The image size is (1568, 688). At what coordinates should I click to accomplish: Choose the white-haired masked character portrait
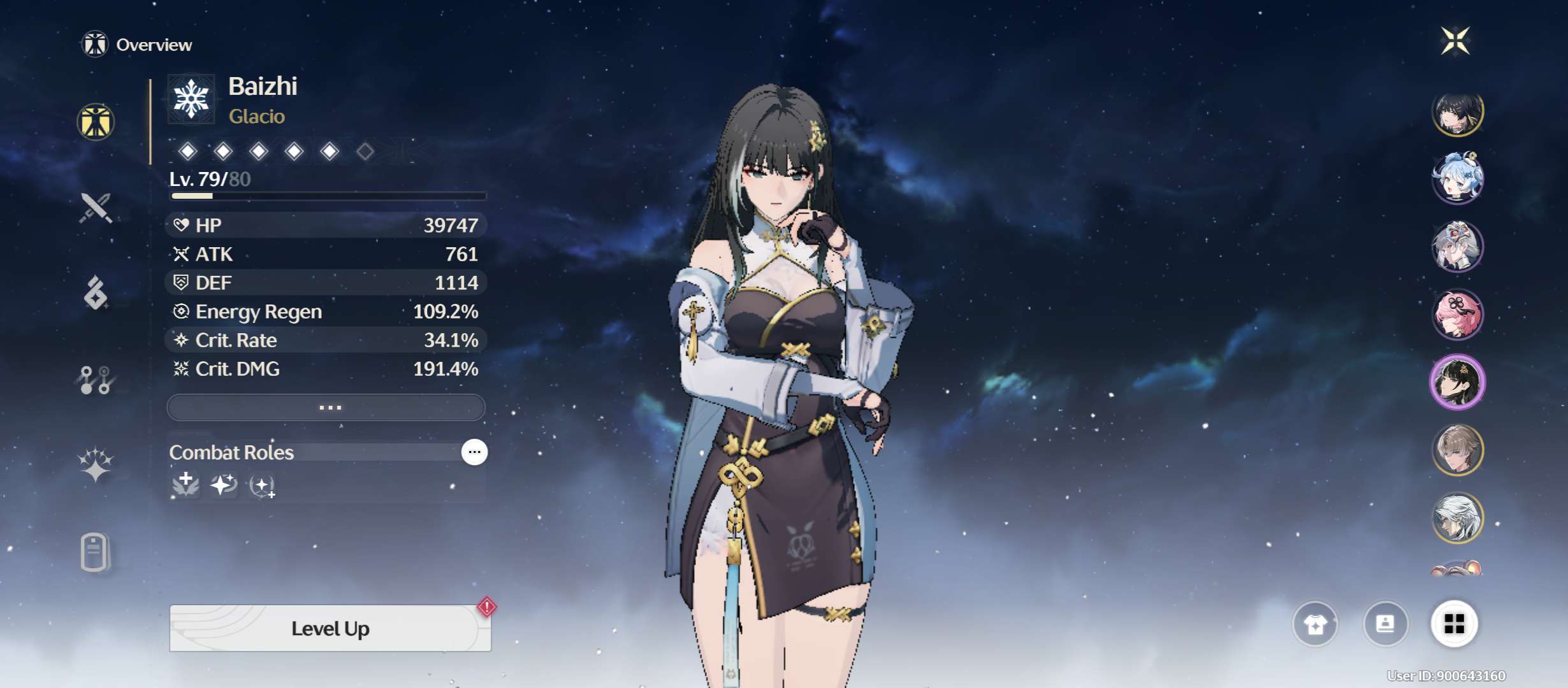click(x=1458, y=247)
